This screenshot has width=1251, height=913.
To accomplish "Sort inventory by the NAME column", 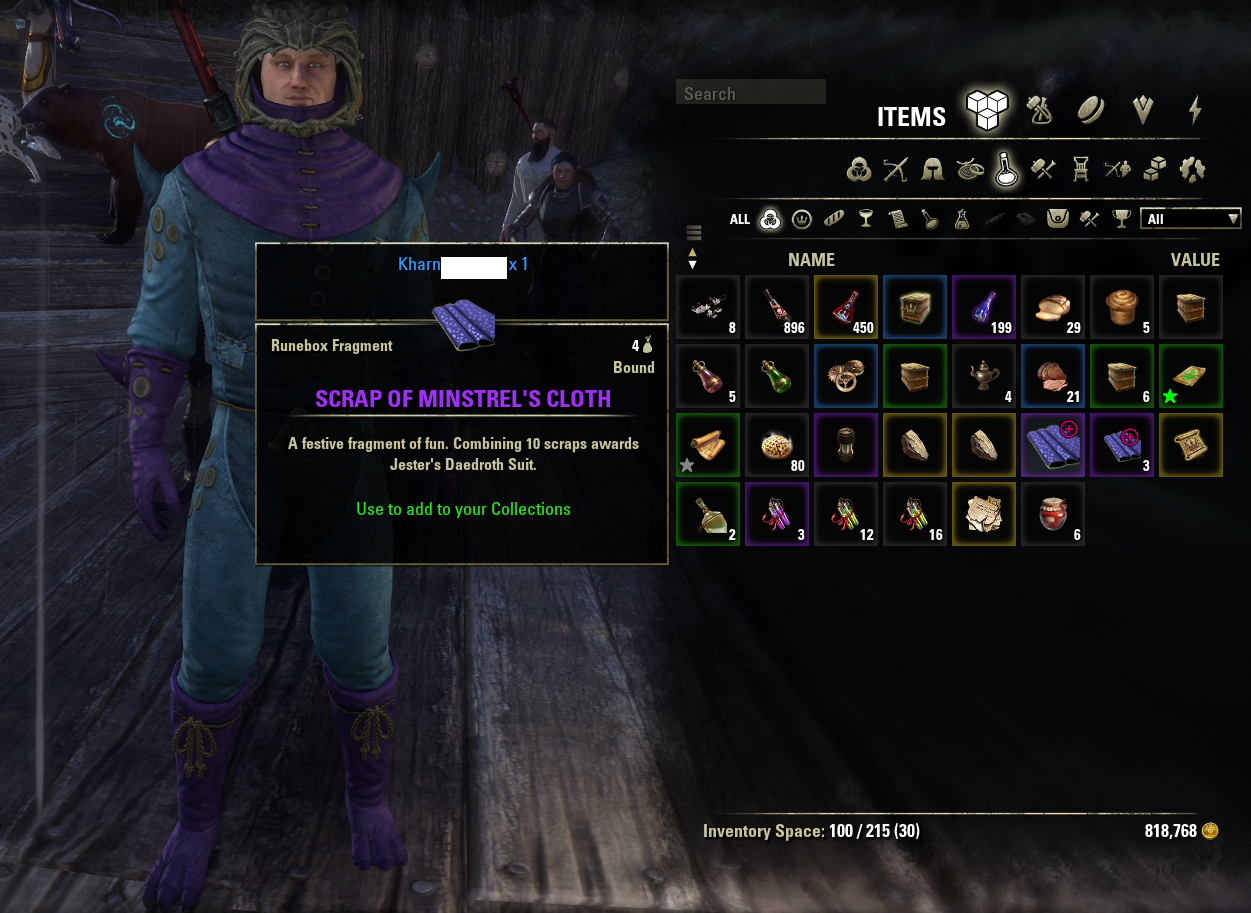I will [x=811, y=260].
